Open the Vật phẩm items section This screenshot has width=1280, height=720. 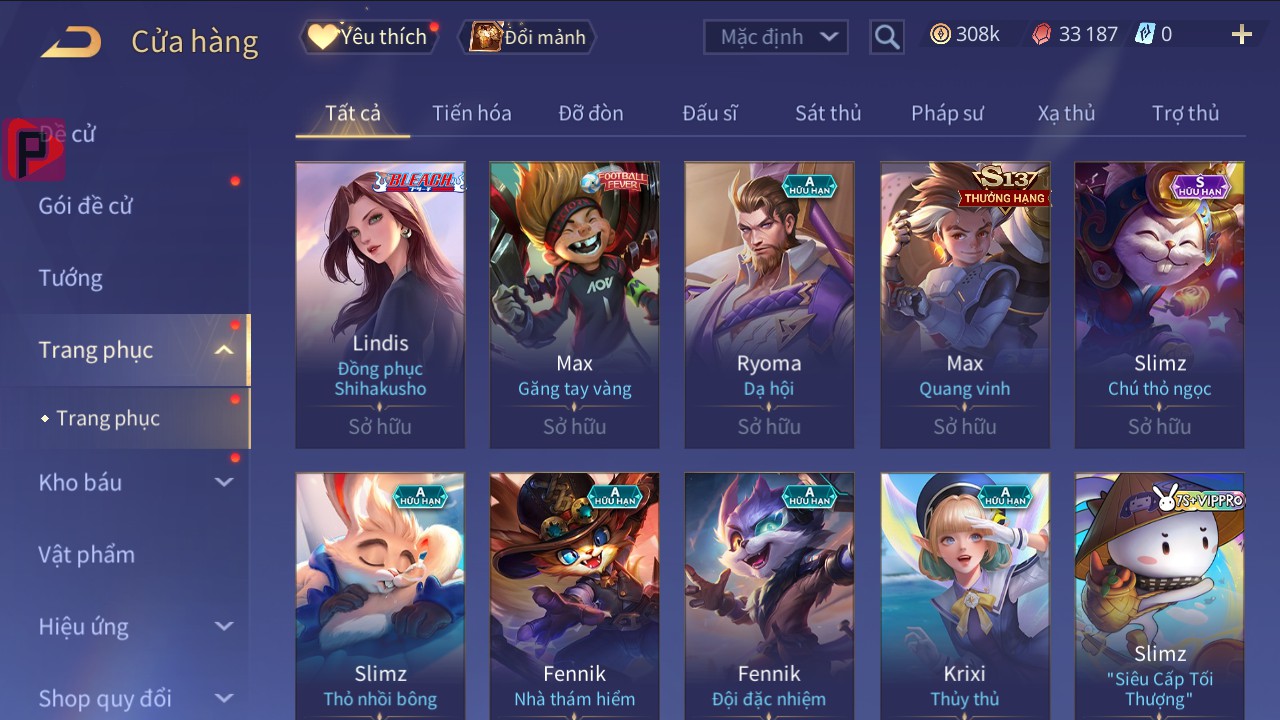click(86, 554)
